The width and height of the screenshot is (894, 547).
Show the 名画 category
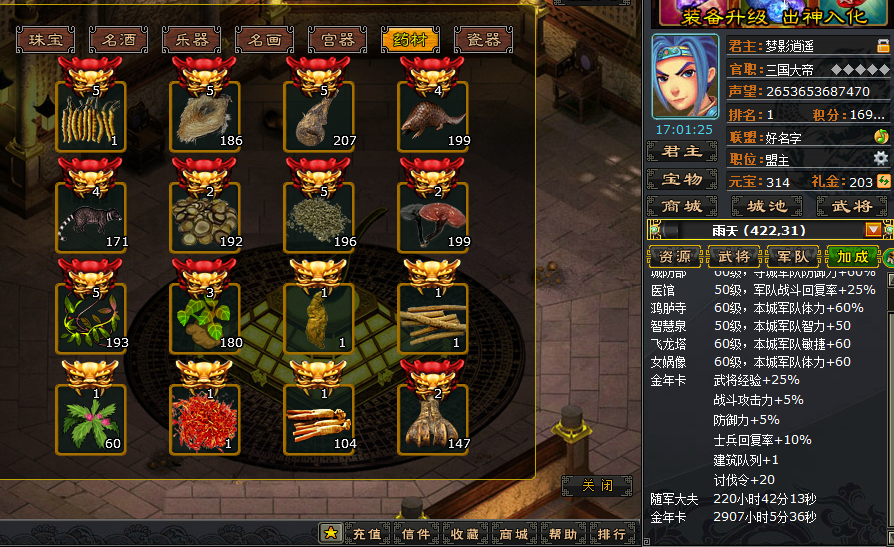264,40
